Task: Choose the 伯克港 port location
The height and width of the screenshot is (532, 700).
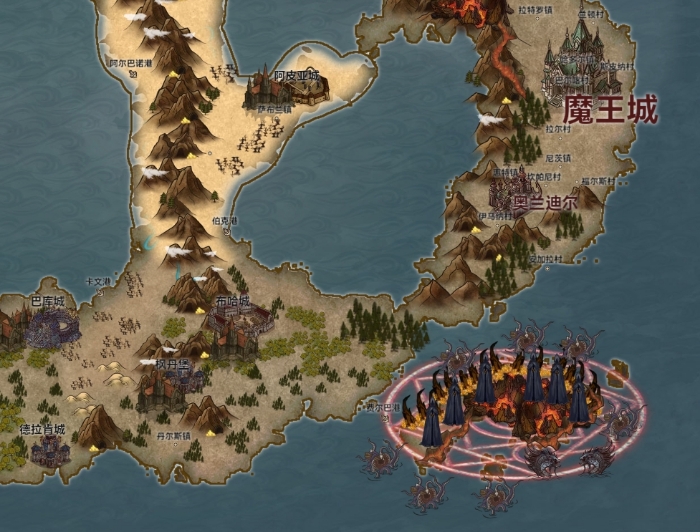Action: tap(228, 226)
